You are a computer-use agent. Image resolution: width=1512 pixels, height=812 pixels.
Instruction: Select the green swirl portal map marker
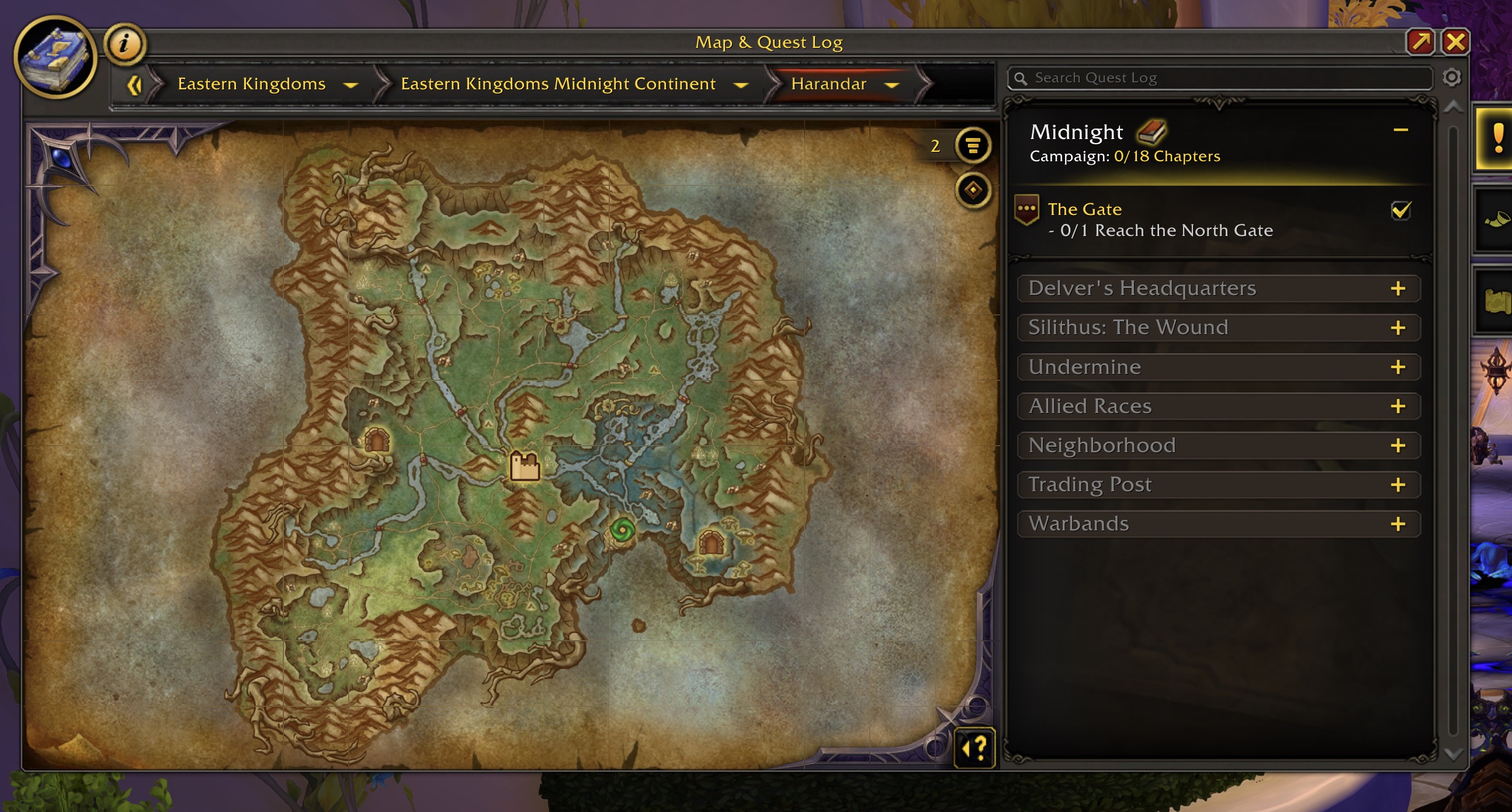coord(622,530)
